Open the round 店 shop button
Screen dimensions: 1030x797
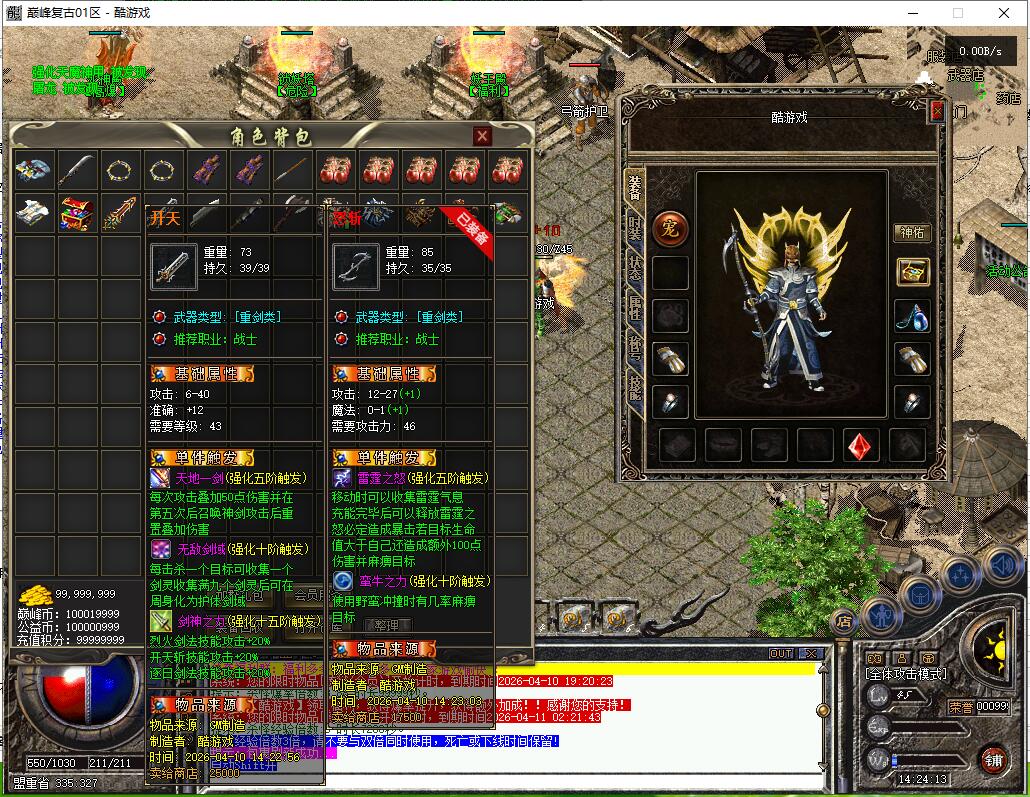844,622
